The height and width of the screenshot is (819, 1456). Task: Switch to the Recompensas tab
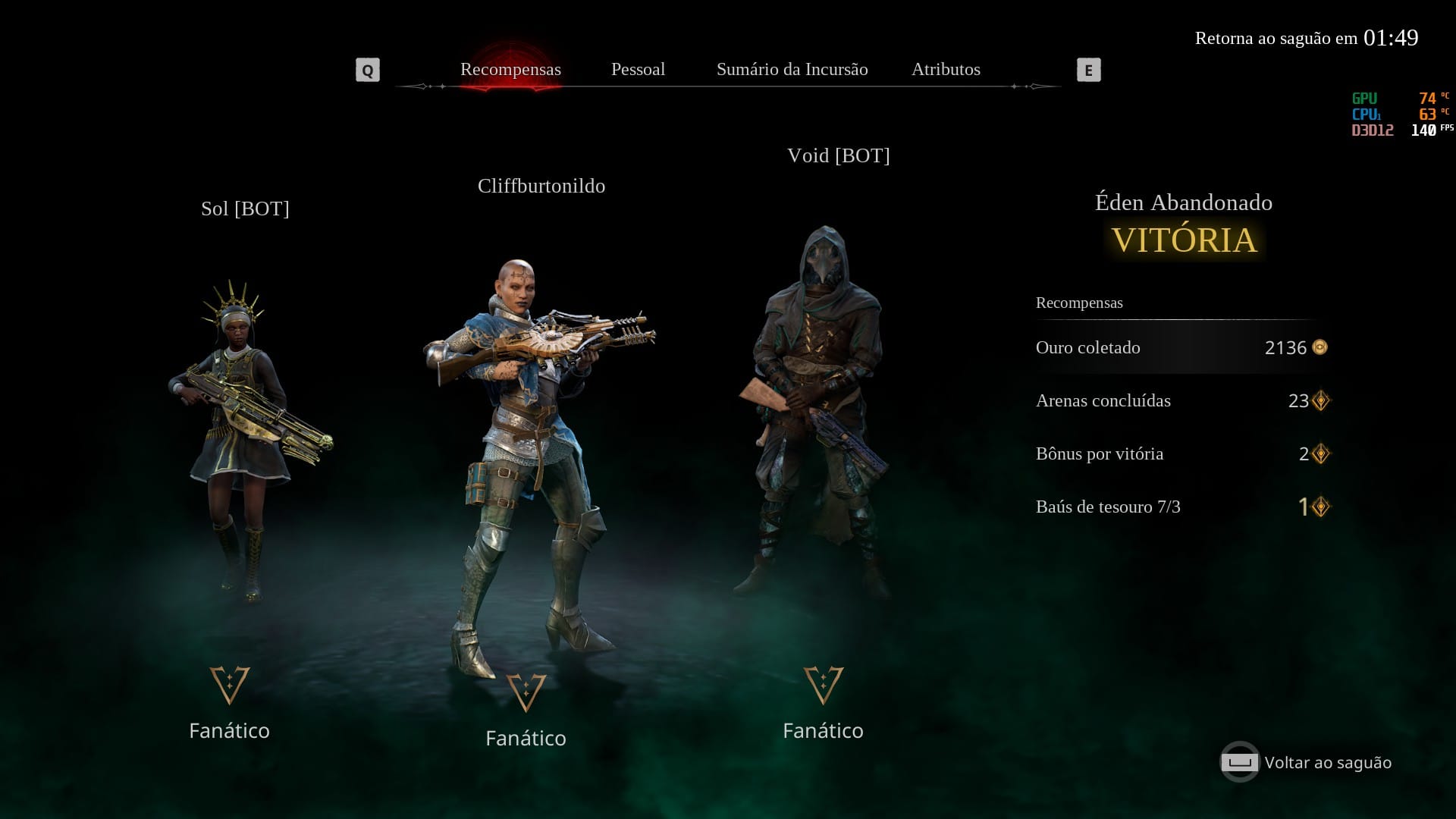510,70
